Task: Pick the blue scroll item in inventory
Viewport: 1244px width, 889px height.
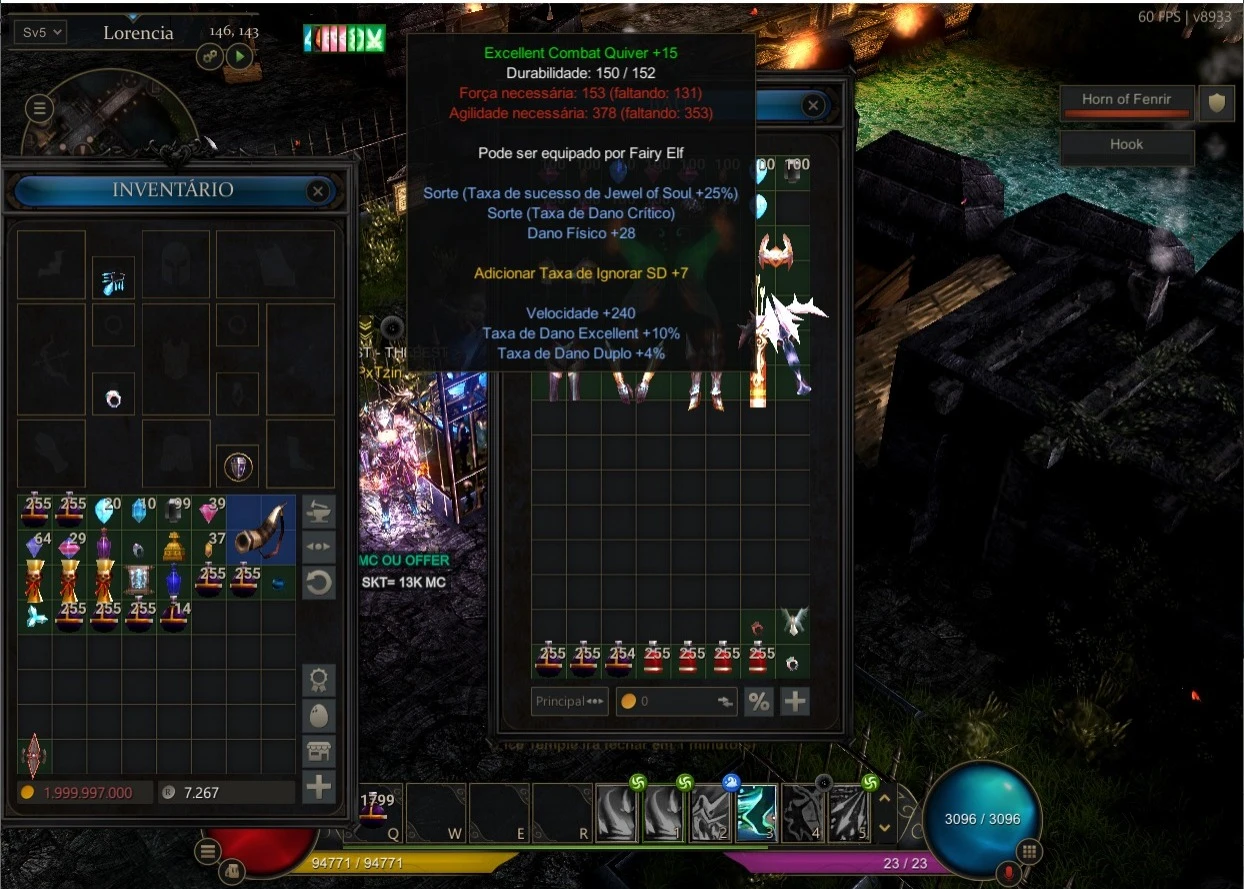Action: point(139,579)
